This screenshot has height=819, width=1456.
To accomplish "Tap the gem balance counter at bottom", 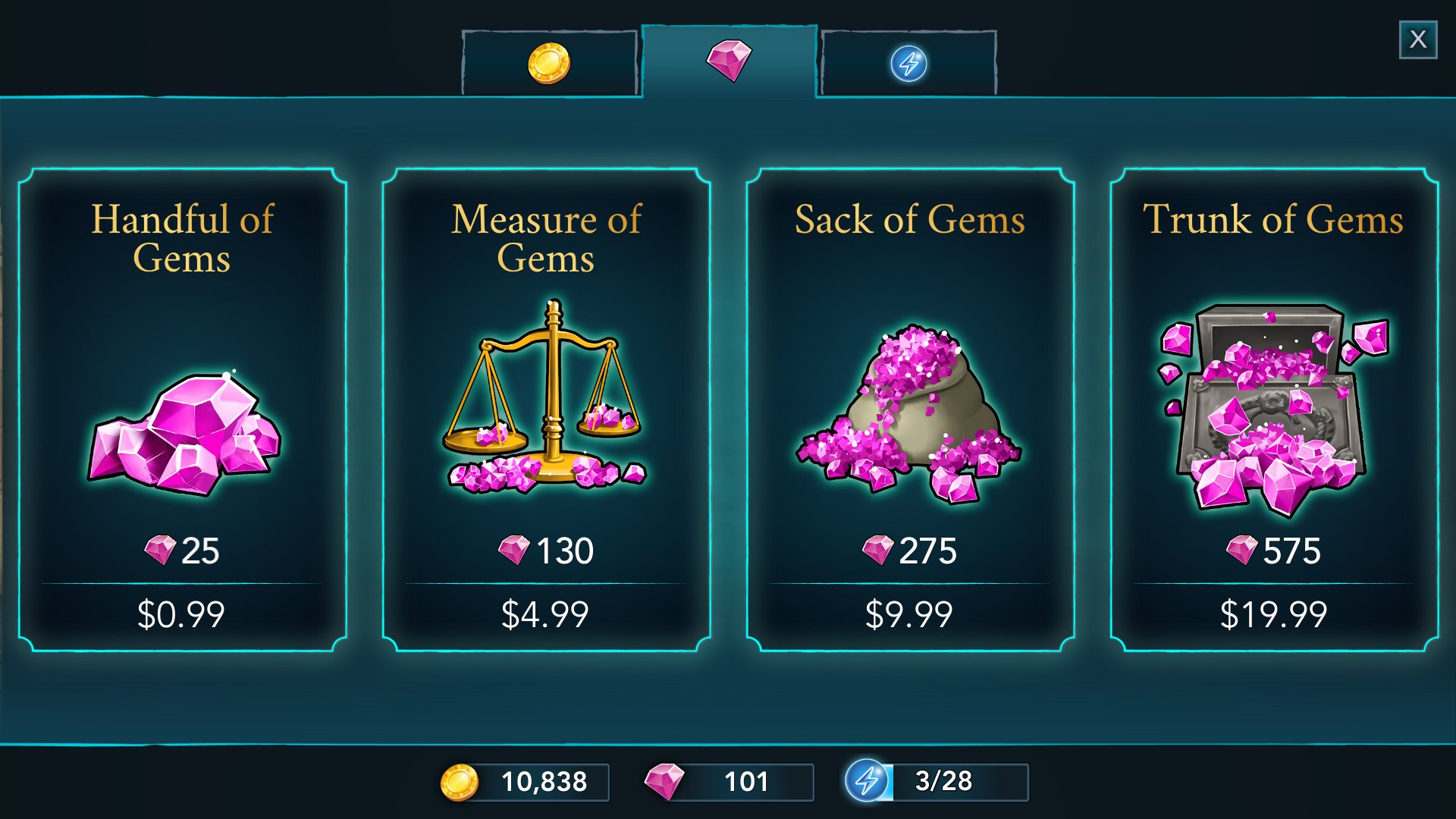I will (729, 782).
